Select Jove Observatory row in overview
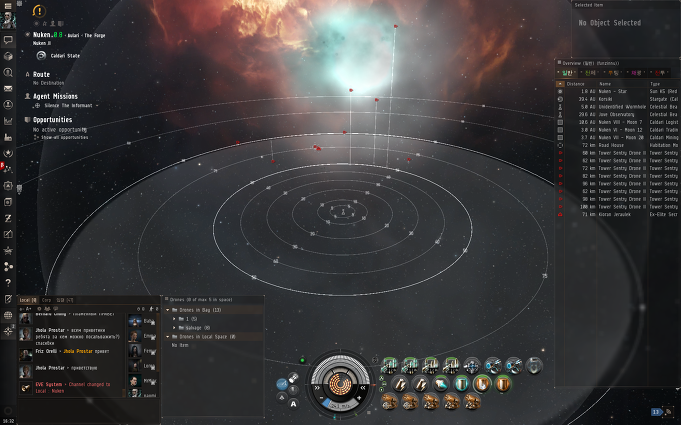 coord(612,114)
